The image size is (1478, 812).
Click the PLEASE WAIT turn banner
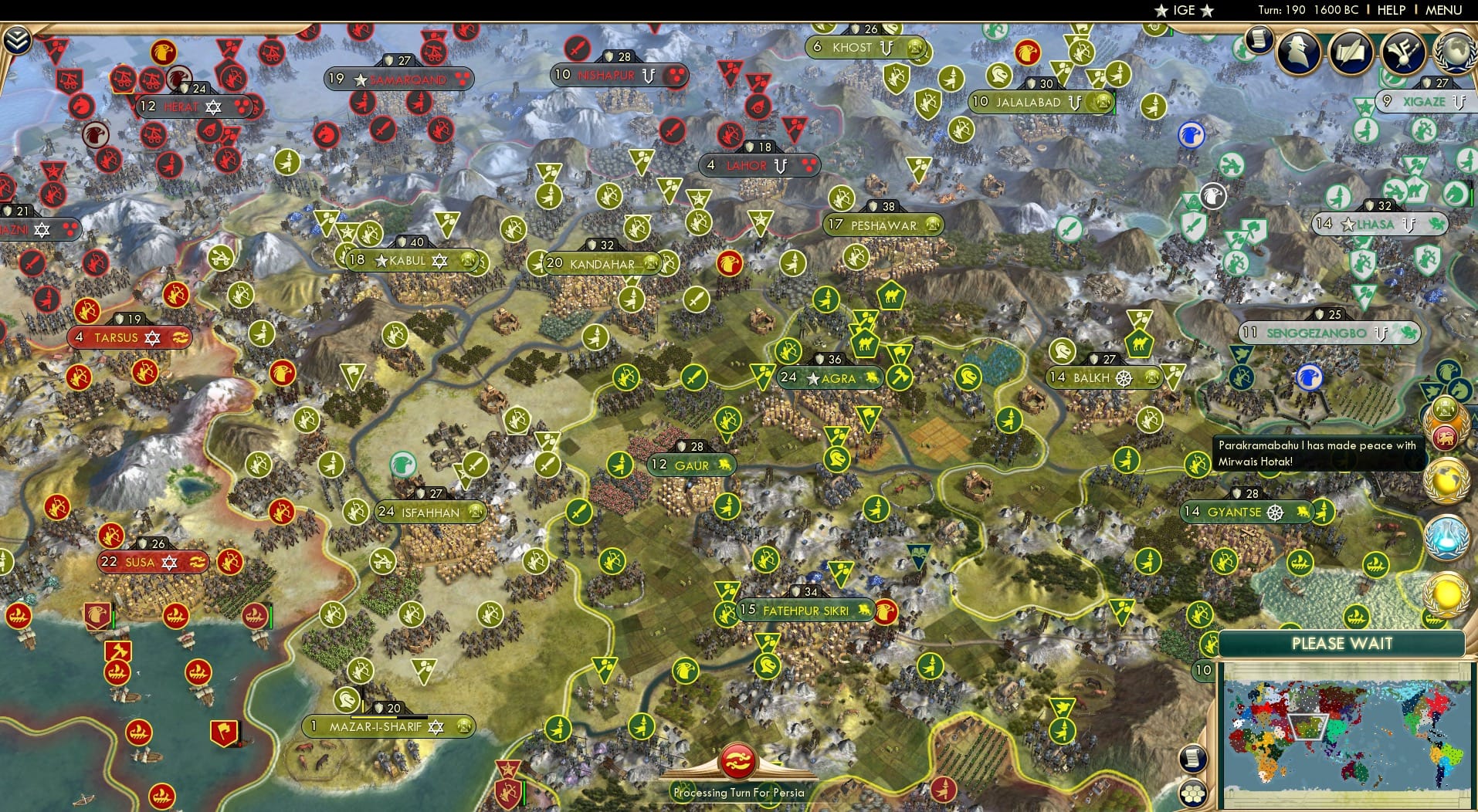tap(1344, 643)
